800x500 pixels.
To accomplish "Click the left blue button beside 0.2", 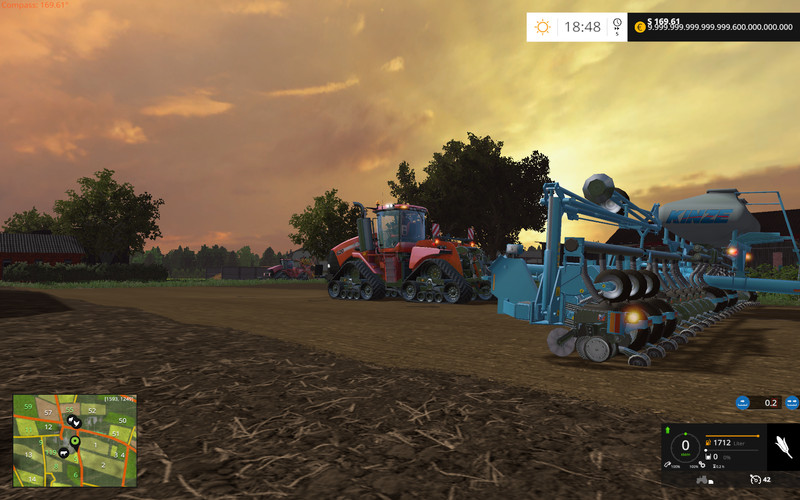I will tap(742, 402).
